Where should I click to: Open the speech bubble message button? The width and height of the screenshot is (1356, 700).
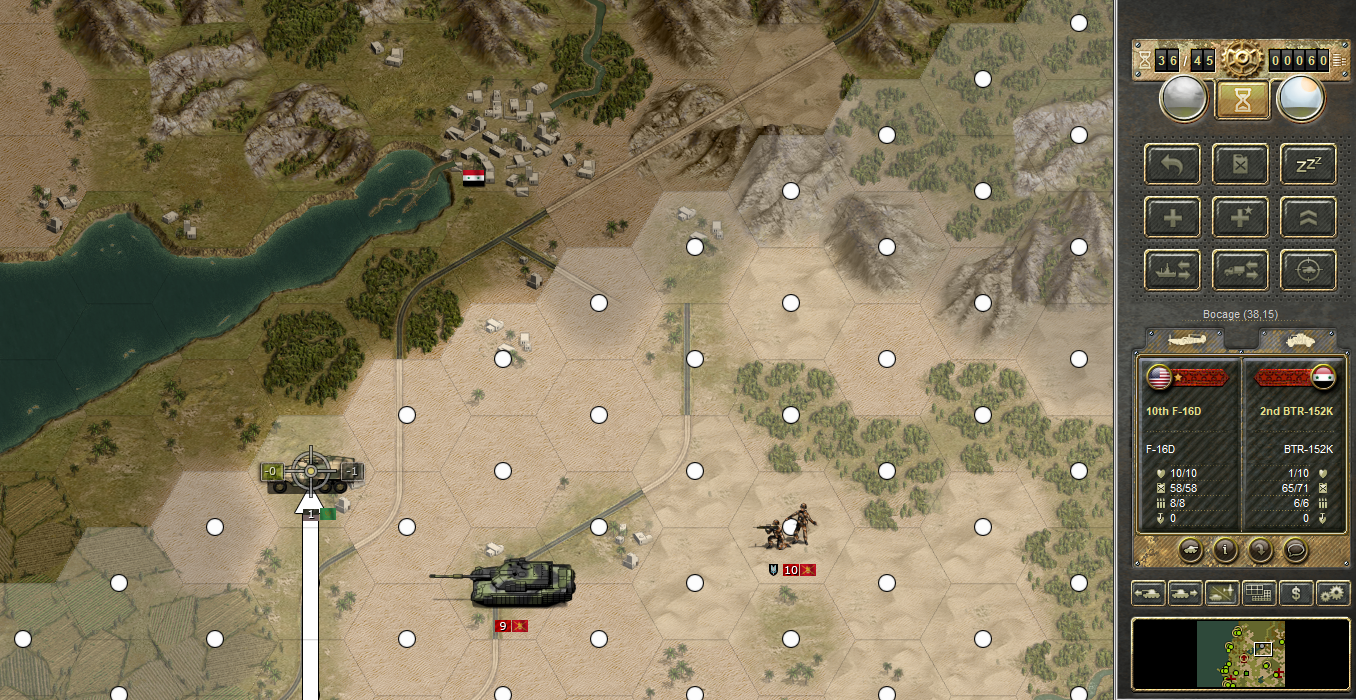point(1295,549)
